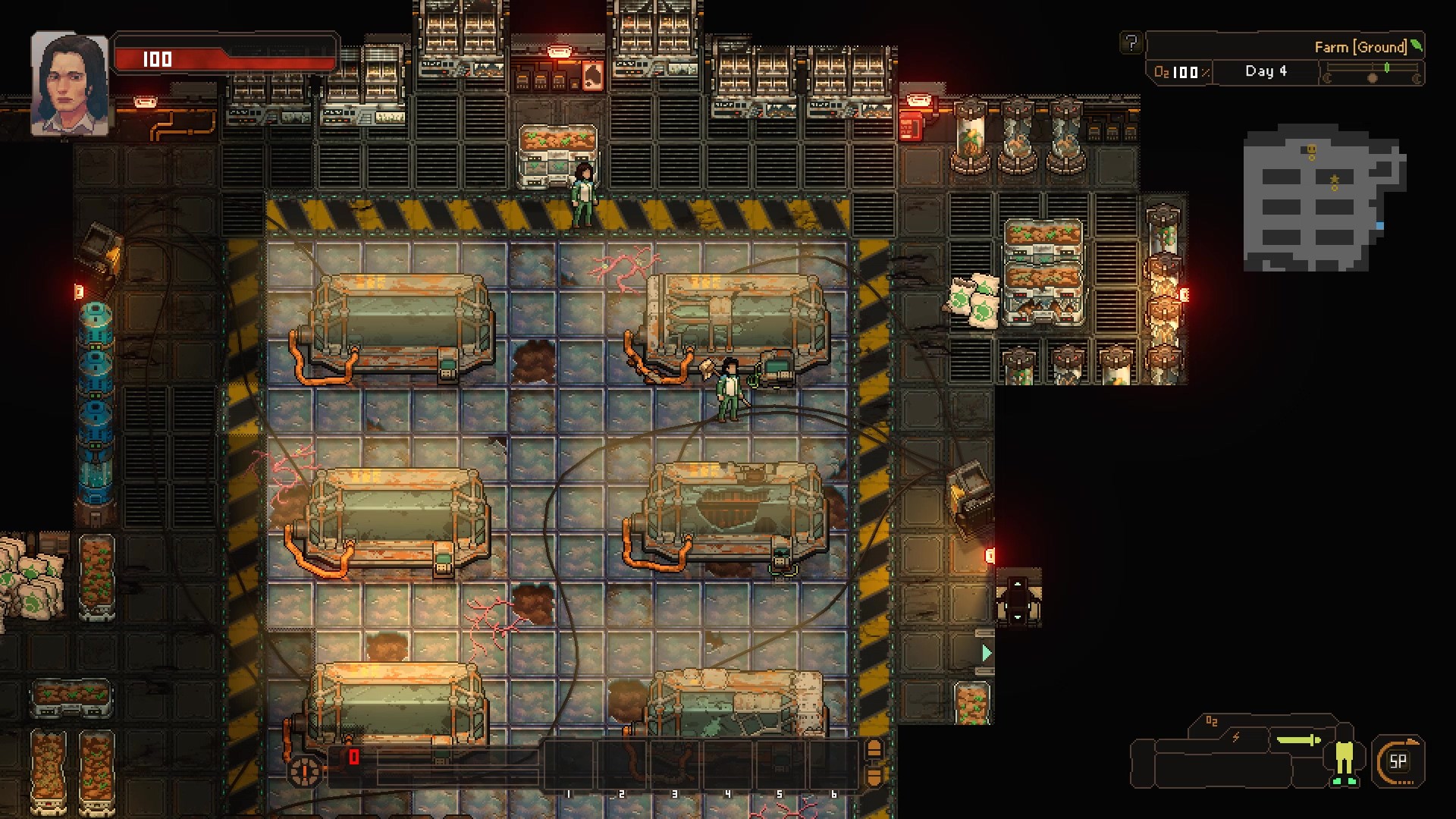The image size is (1456, 819).
Task: Select the lightning energy icon in status panel
Action: 1235,736
